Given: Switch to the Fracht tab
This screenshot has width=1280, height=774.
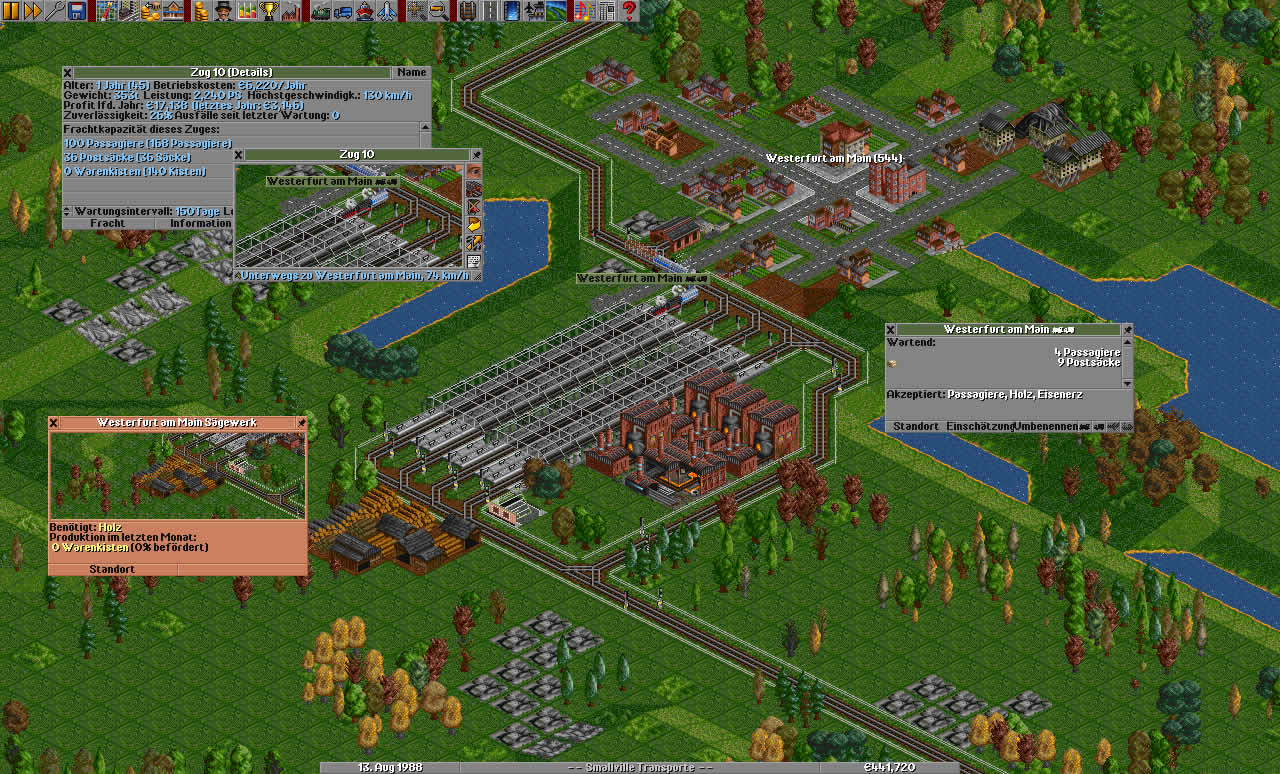Looking at the screenshot, I should click(x=107, y=223).
